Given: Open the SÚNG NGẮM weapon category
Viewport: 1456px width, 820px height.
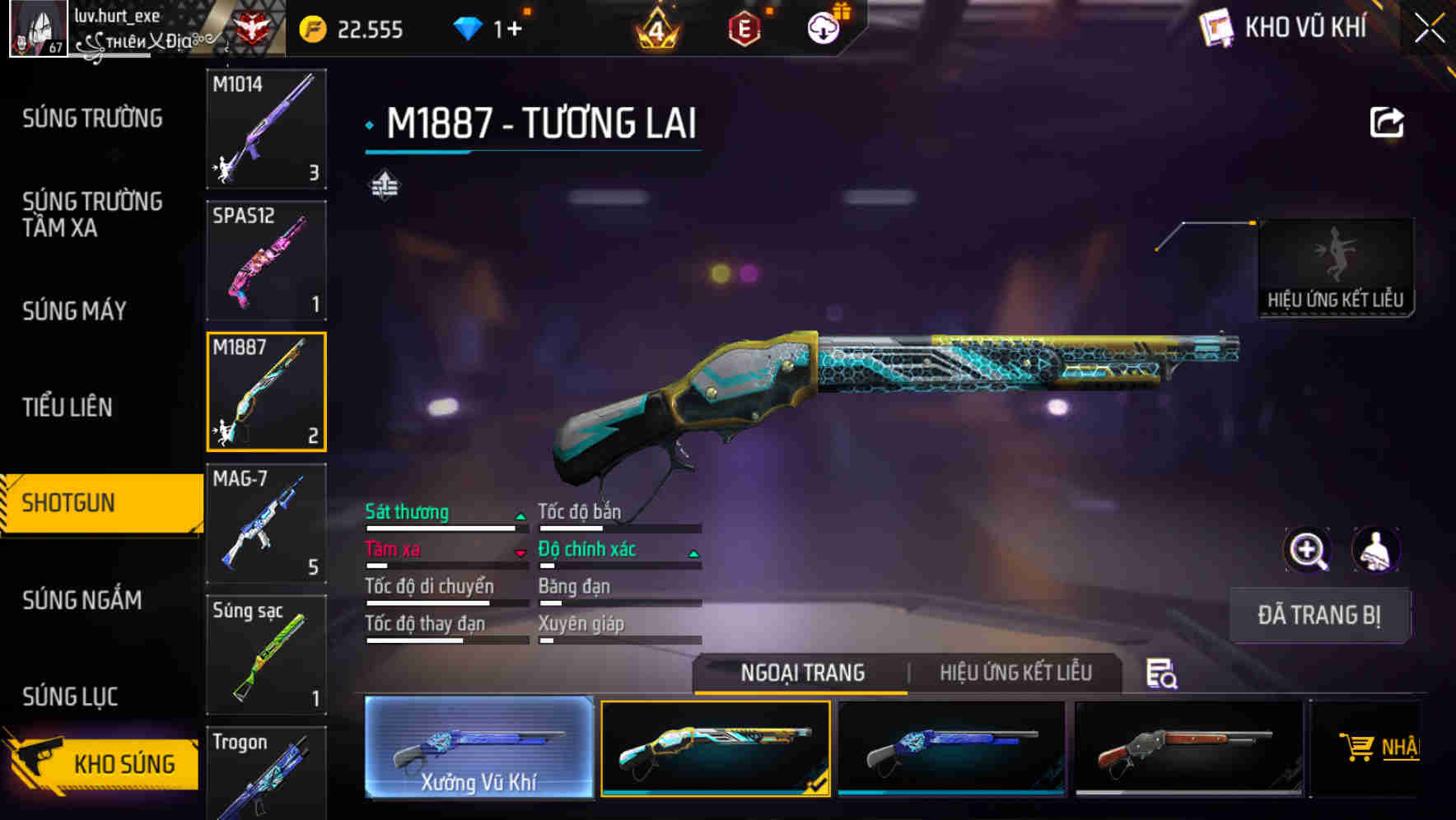Looking at the screenshot, I should click(x=81, y=601).
